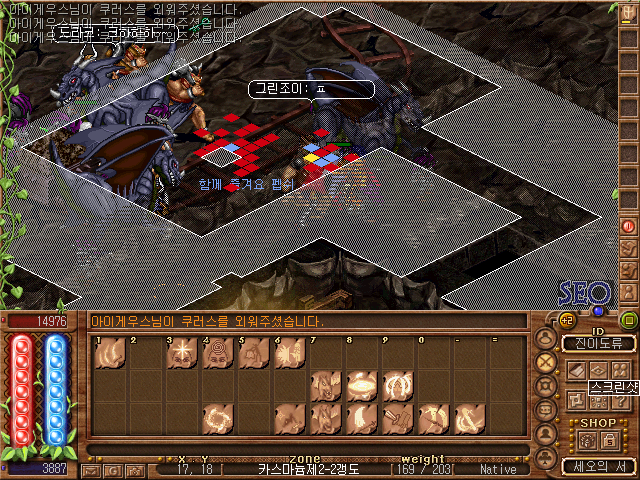Activate the sparkle star skill in slot 3
This screenshot has height=480, width=640.
[181, 352]
